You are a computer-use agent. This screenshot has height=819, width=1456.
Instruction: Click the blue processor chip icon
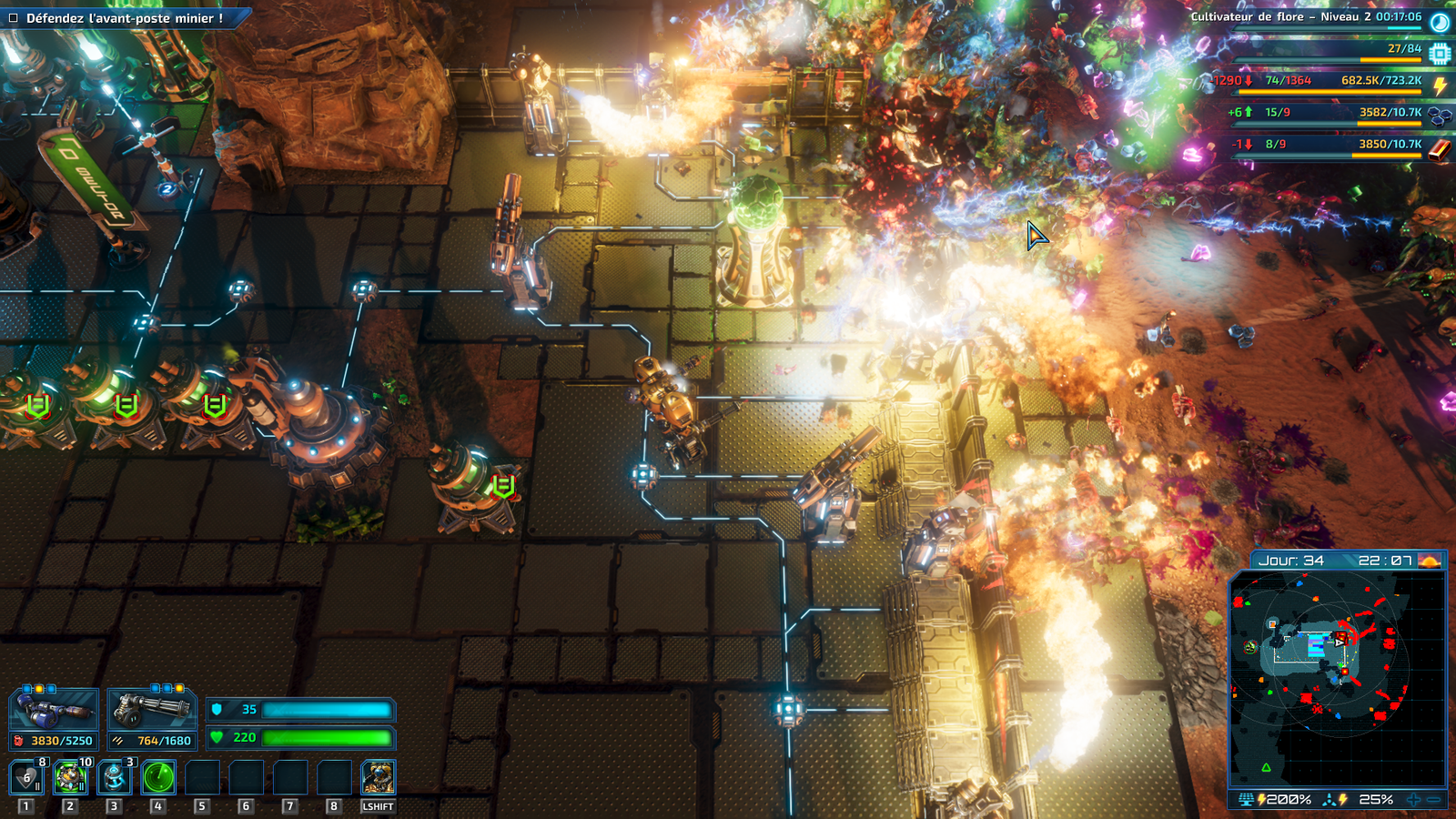[x=1440, y=54]
